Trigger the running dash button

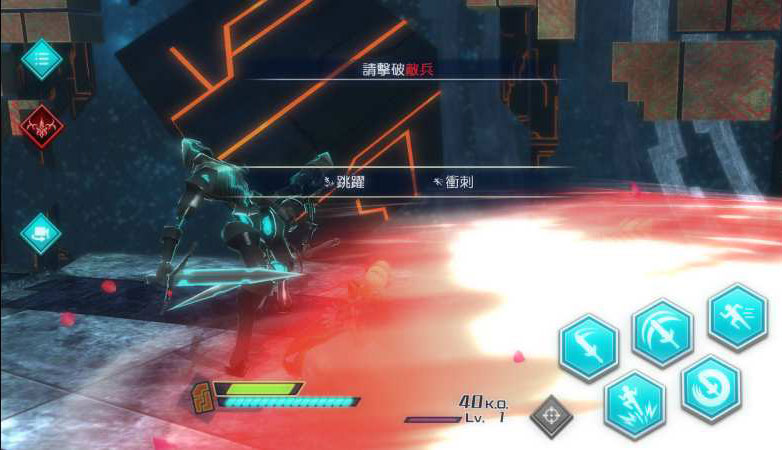[x=738, y=316]
